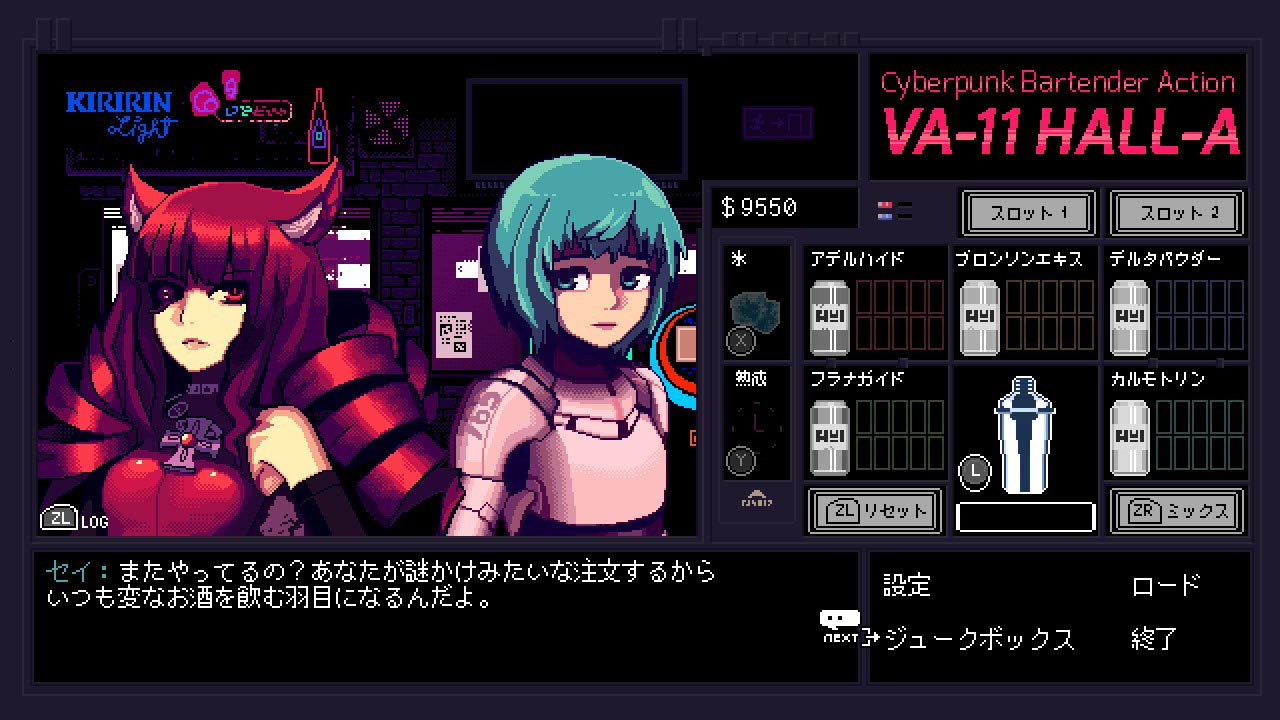This screenshot has width=1280, height=720.
Task: Toggle the red indicator next to the money display
Action: (885, 204)
